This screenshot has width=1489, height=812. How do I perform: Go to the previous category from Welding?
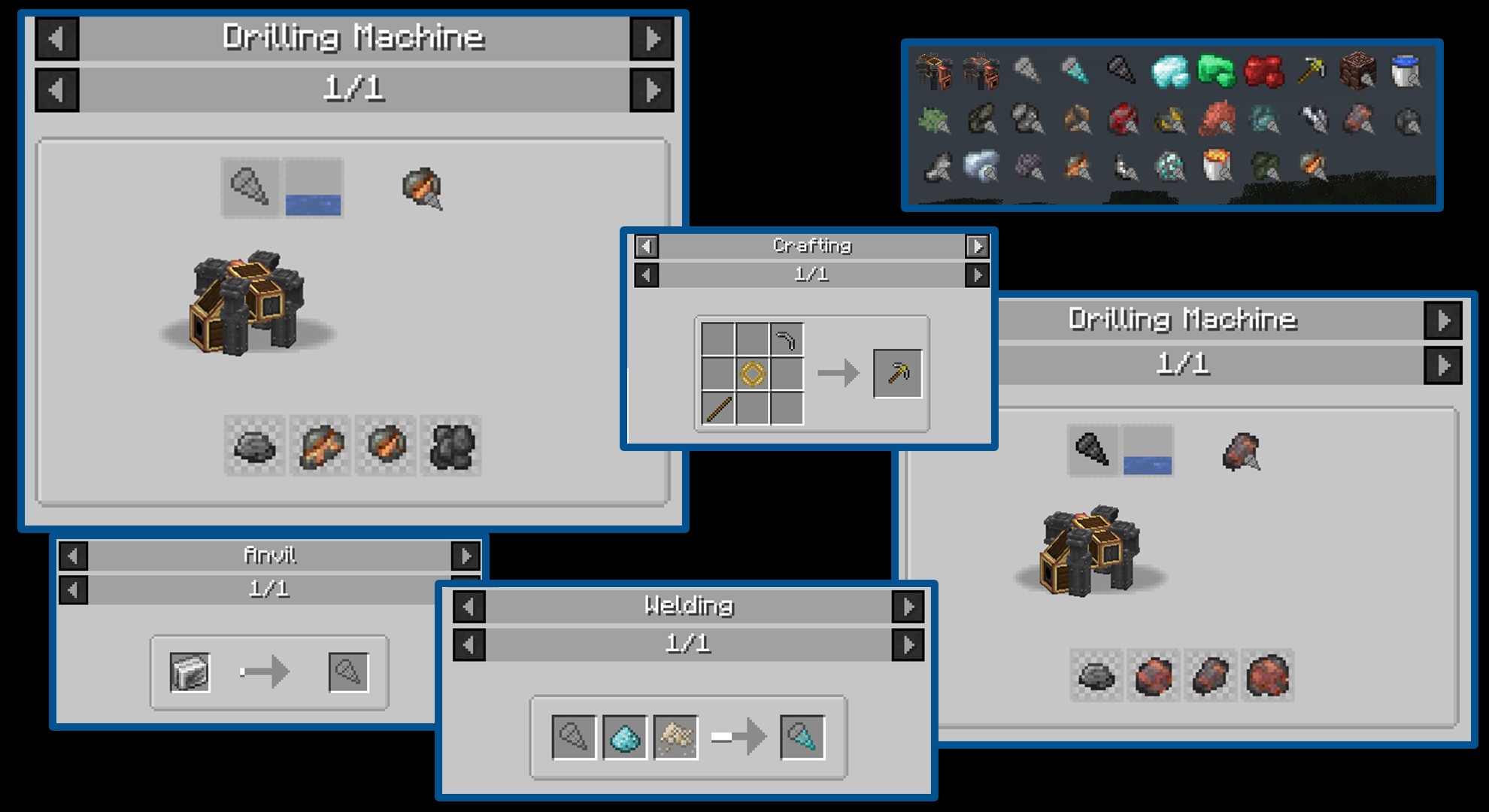click(x=469, y=606)
